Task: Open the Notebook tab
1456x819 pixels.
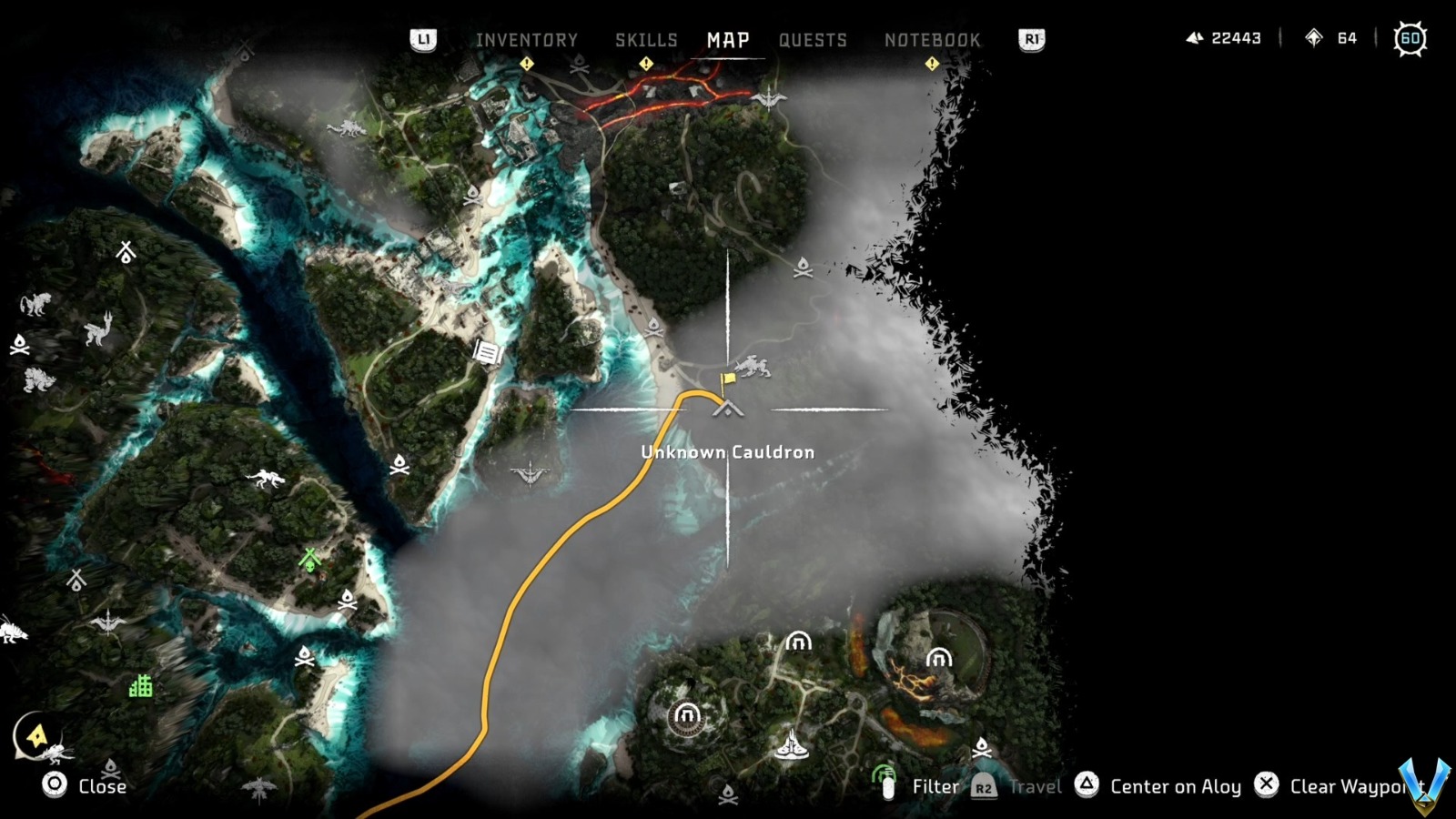Action: tap(932, 40)
